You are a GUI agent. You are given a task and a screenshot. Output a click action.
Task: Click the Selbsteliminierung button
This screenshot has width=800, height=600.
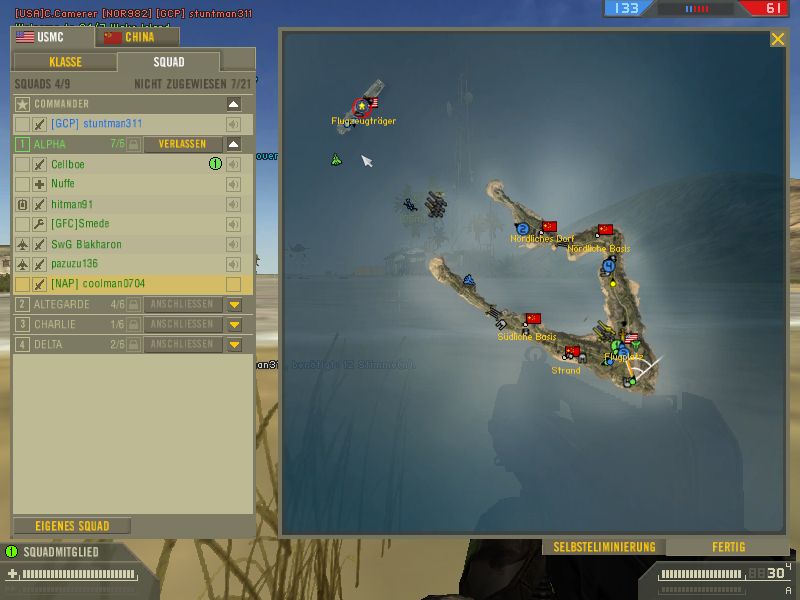coord(605,547)
